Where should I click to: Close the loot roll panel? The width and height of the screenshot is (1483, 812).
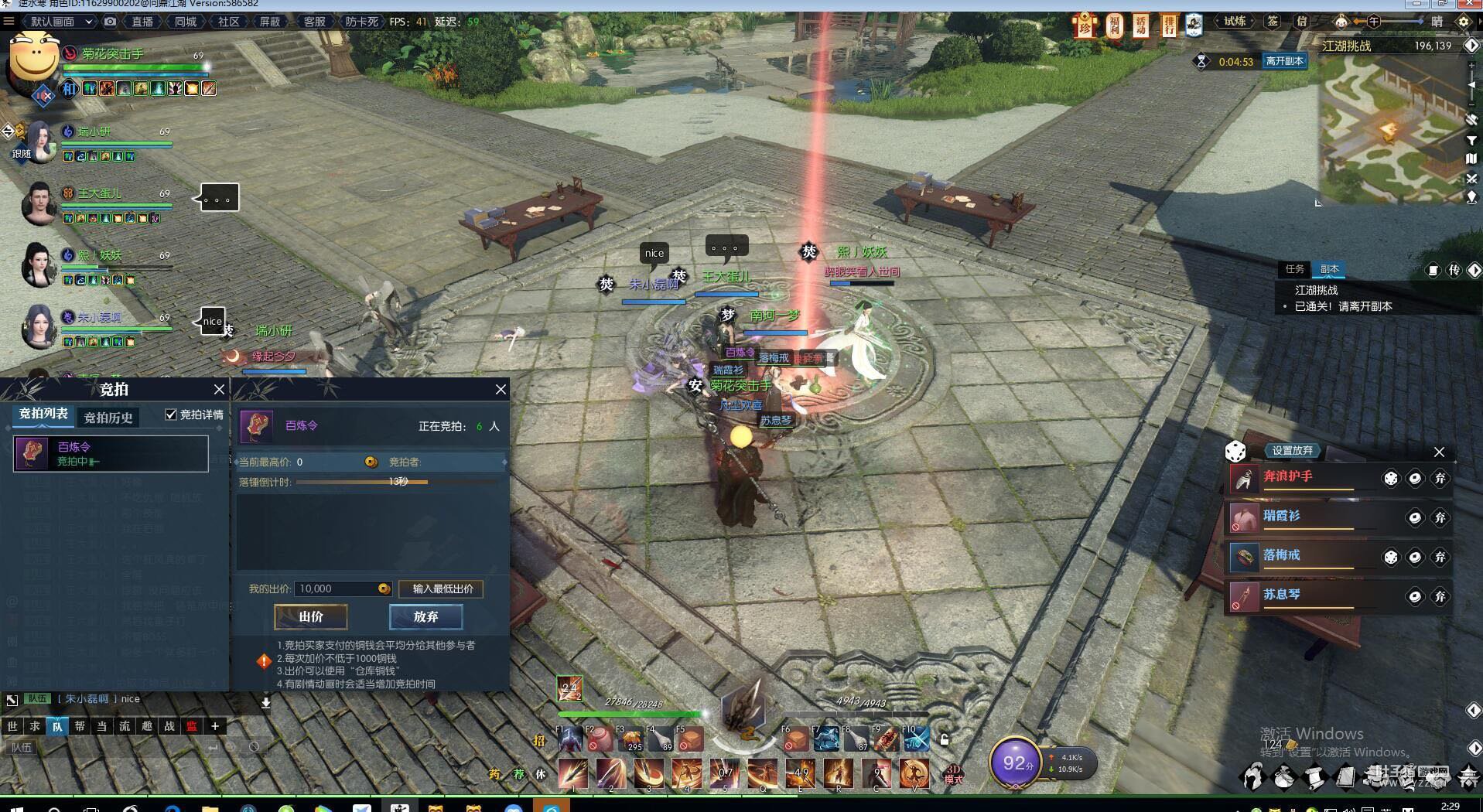1439,452
